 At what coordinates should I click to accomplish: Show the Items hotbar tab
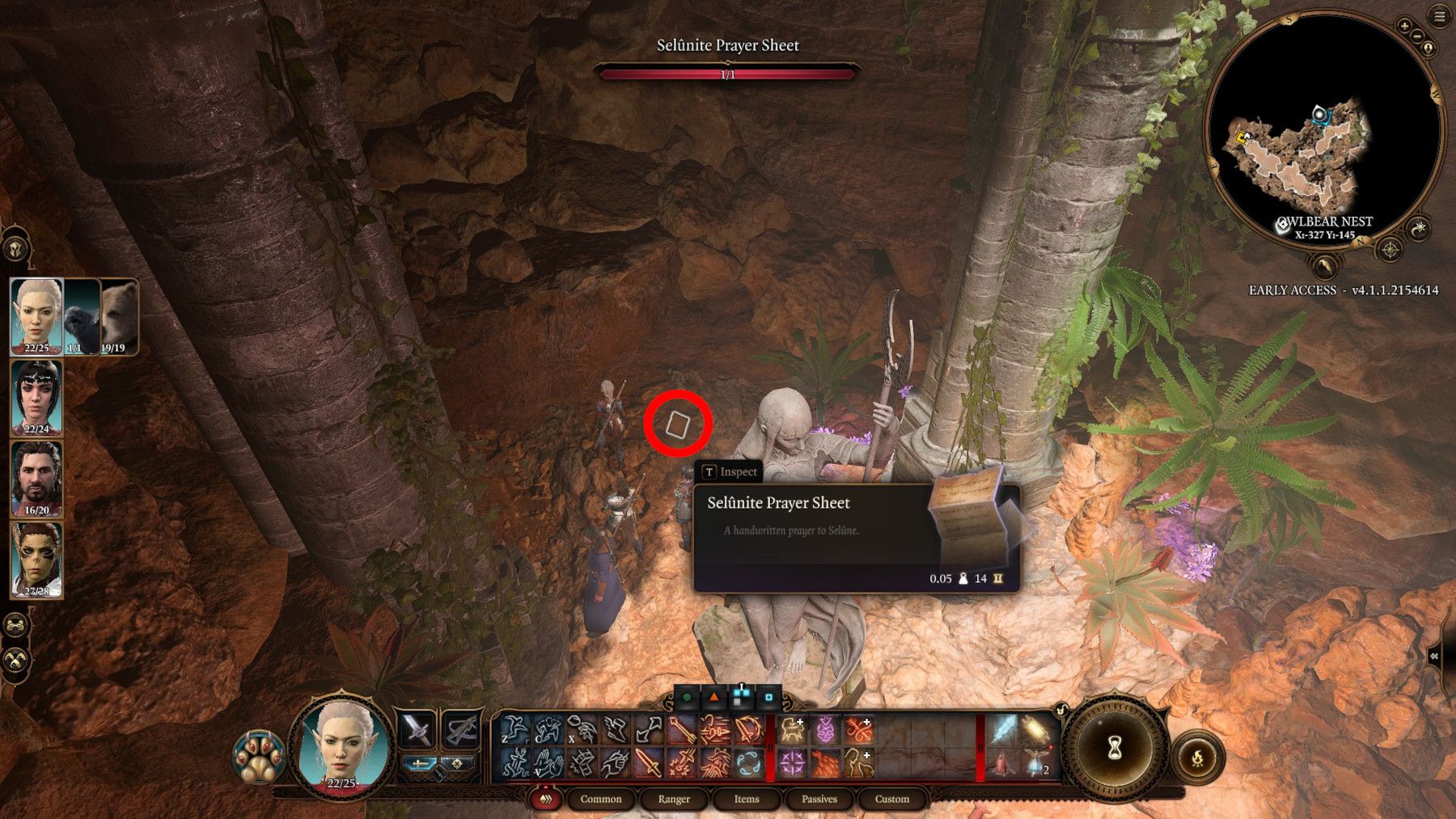coord(746,799)
